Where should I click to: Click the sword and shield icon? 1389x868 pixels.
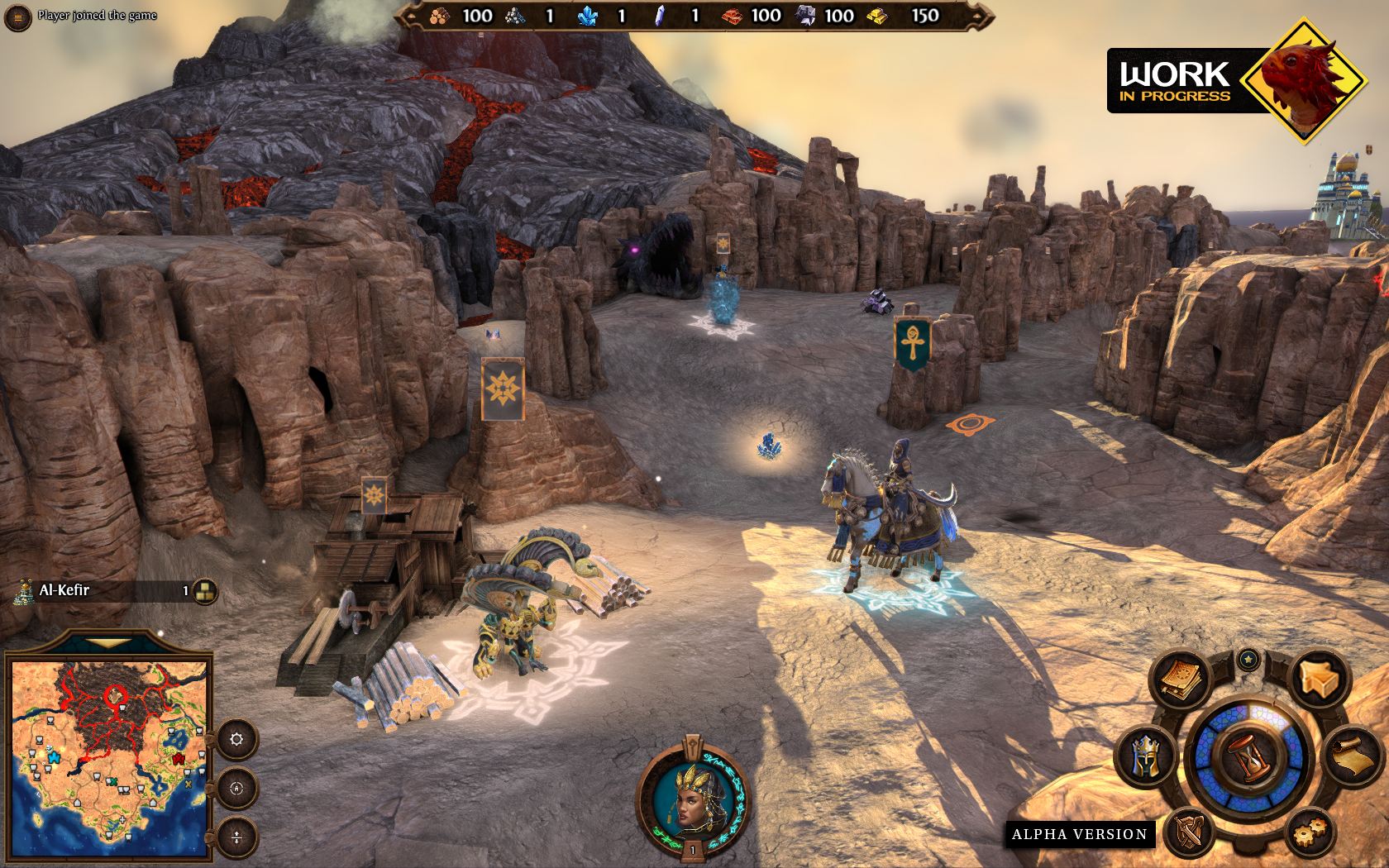coord(1189,831)
